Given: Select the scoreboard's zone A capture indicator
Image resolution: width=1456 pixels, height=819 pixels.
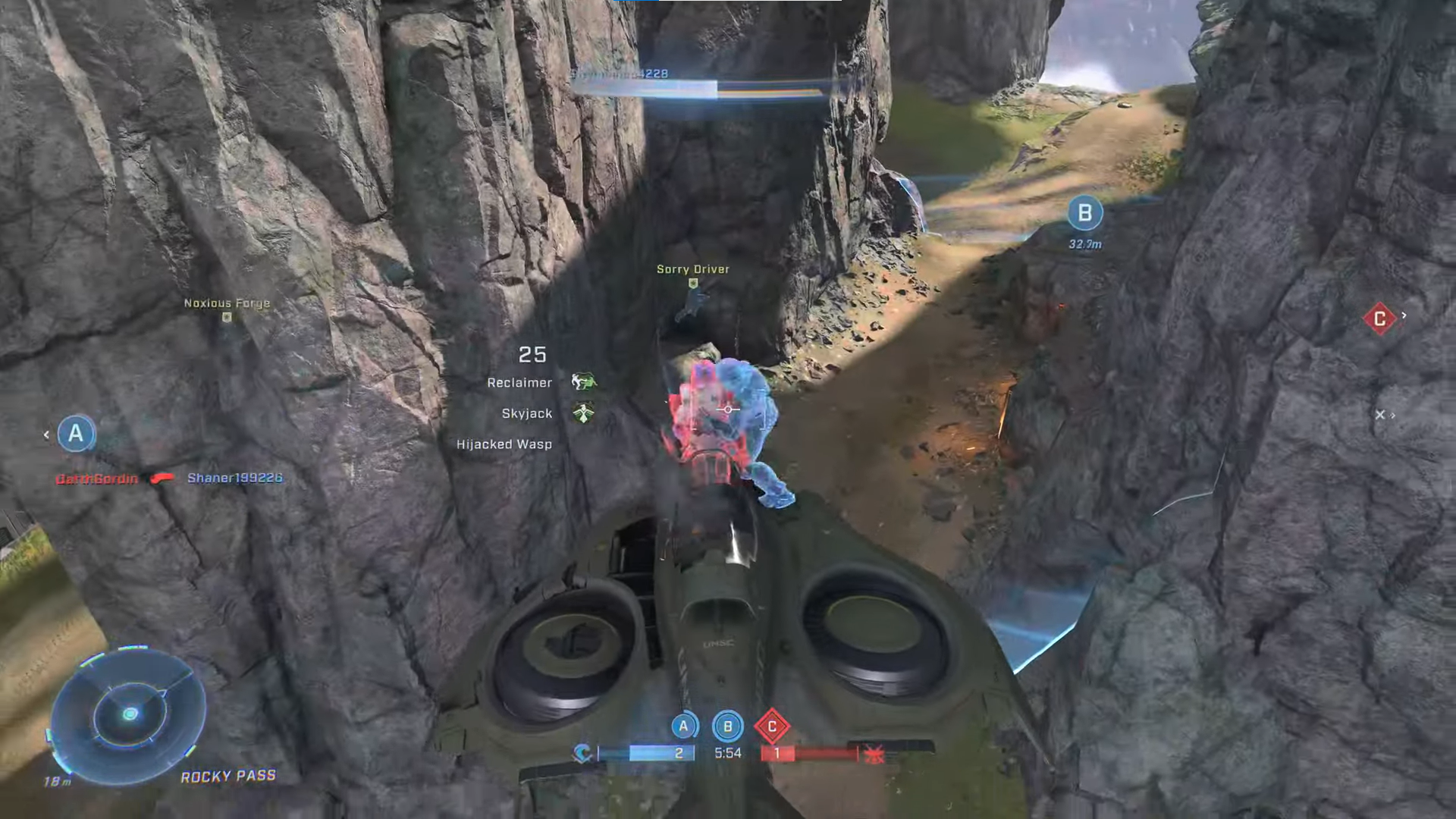Looking at the screenshot, I should [683, 726].
